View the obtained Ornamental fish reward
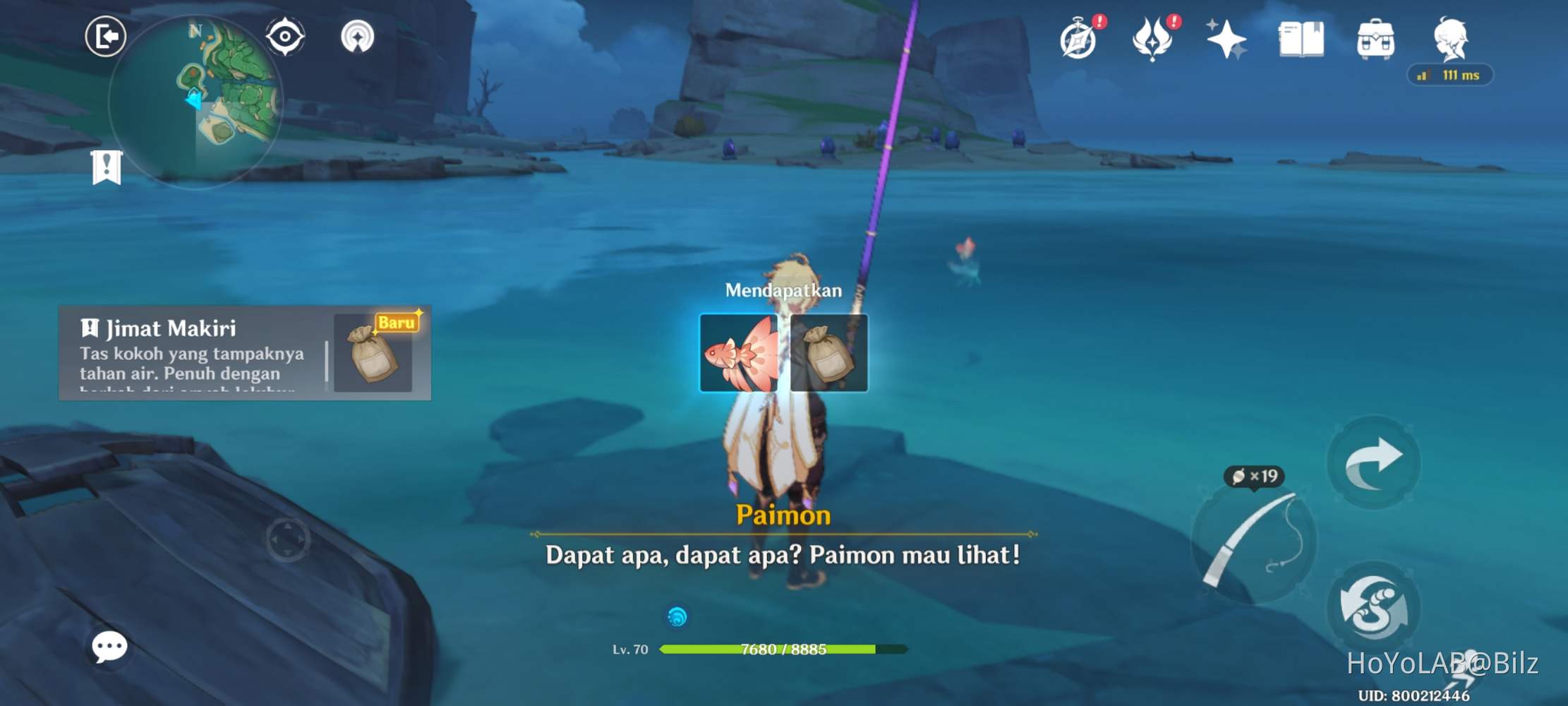 [x=738, y=352]
